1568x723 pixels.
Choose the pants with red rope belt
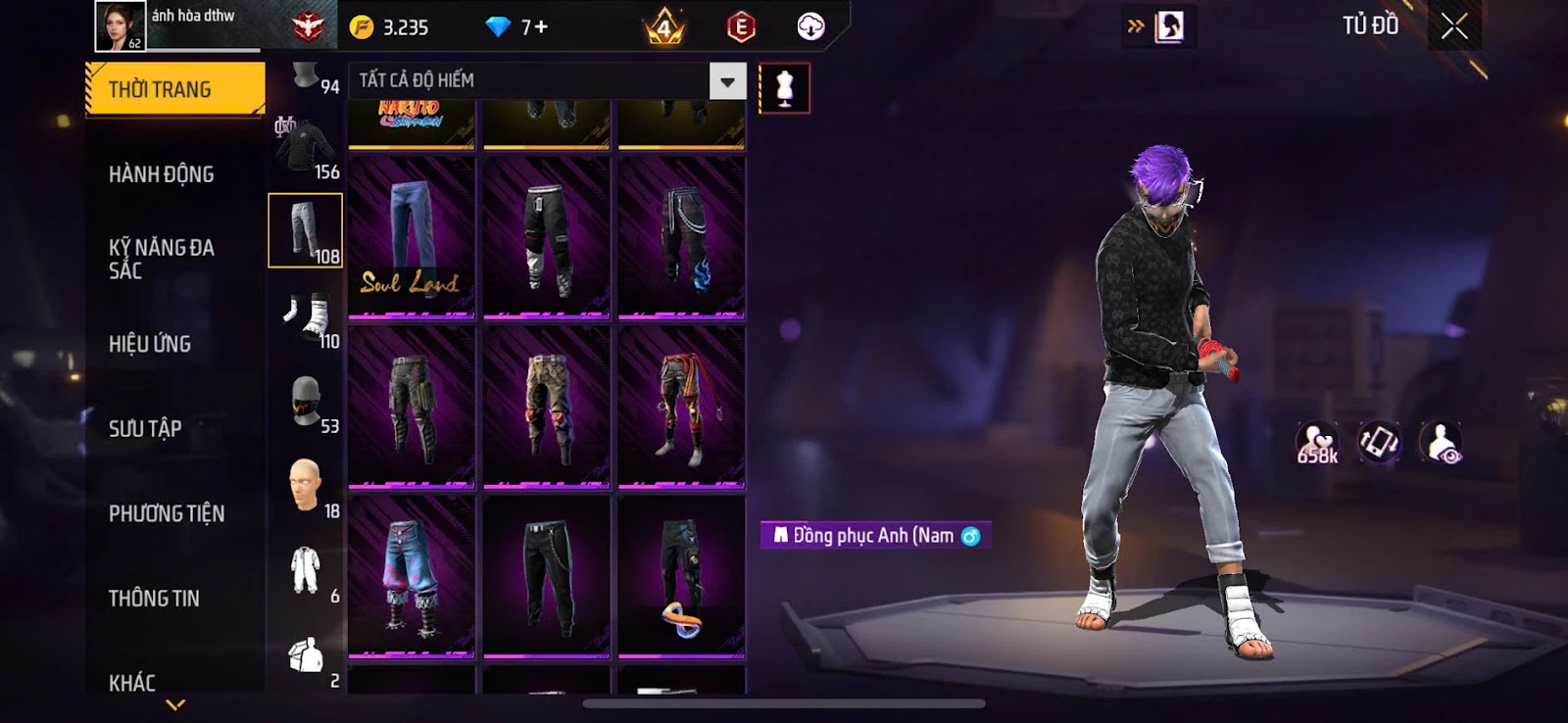pos(682,407)
